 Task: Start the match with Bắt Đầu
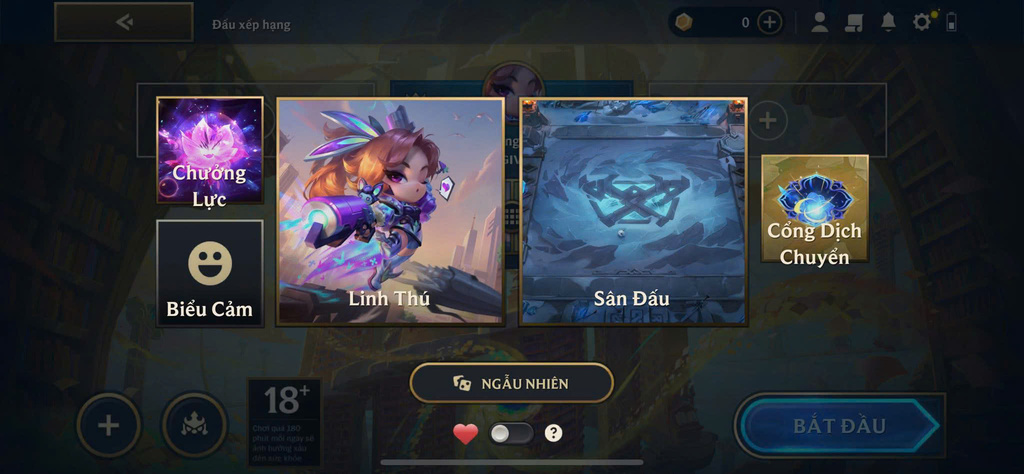point(840,426)
